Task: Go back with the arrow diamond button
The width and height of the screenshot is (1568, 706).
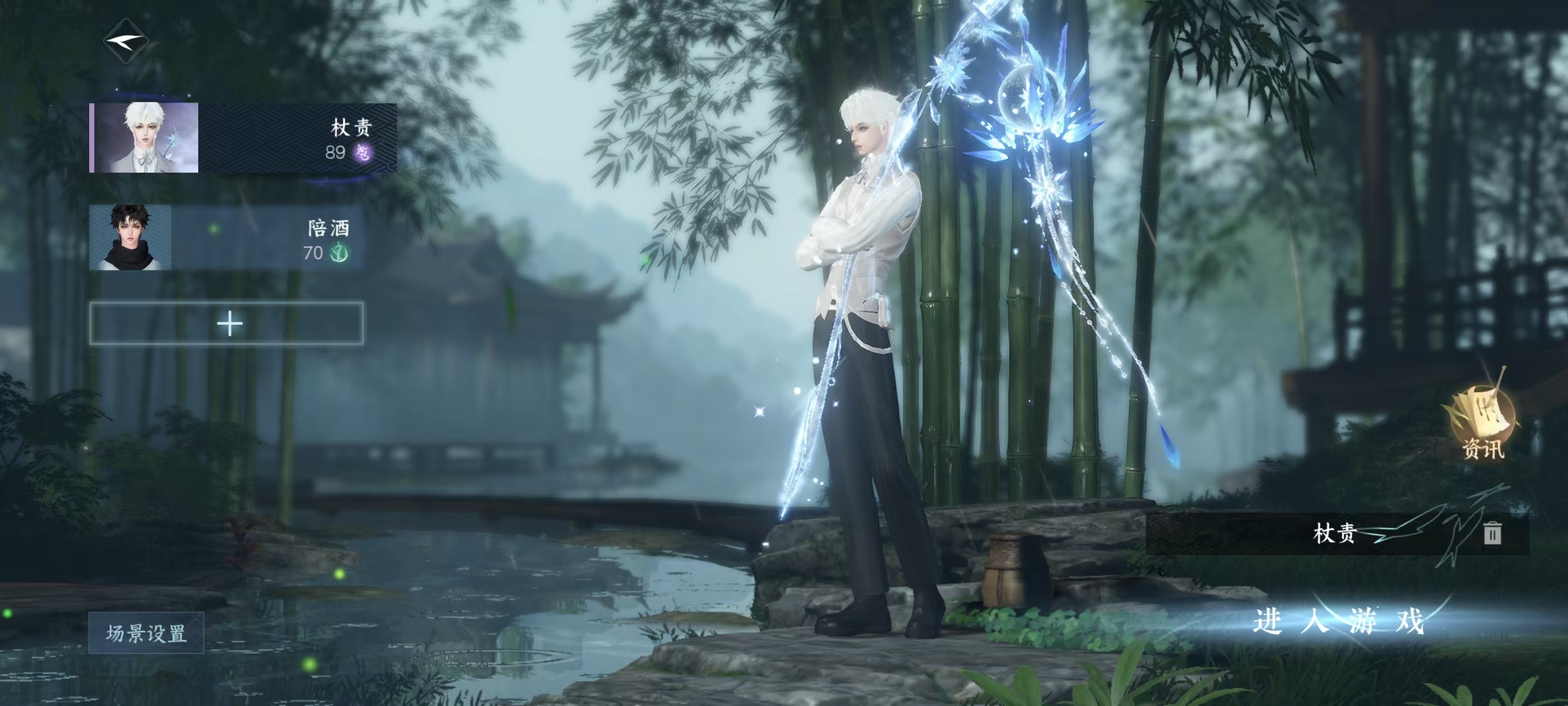Action: click(126, 41)
